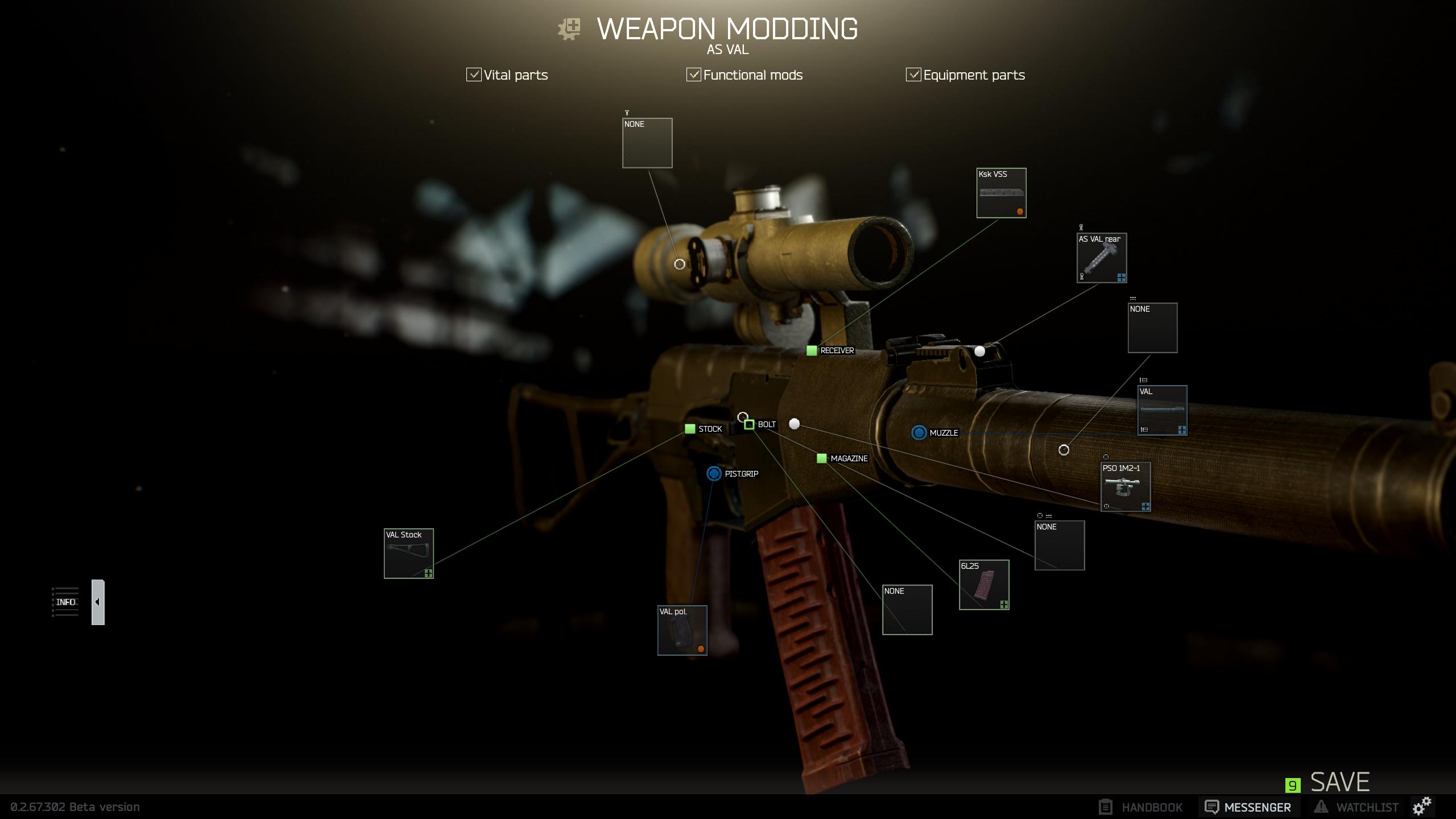Expand the MUZZLE slot marker on the weapon

point(919,433)
